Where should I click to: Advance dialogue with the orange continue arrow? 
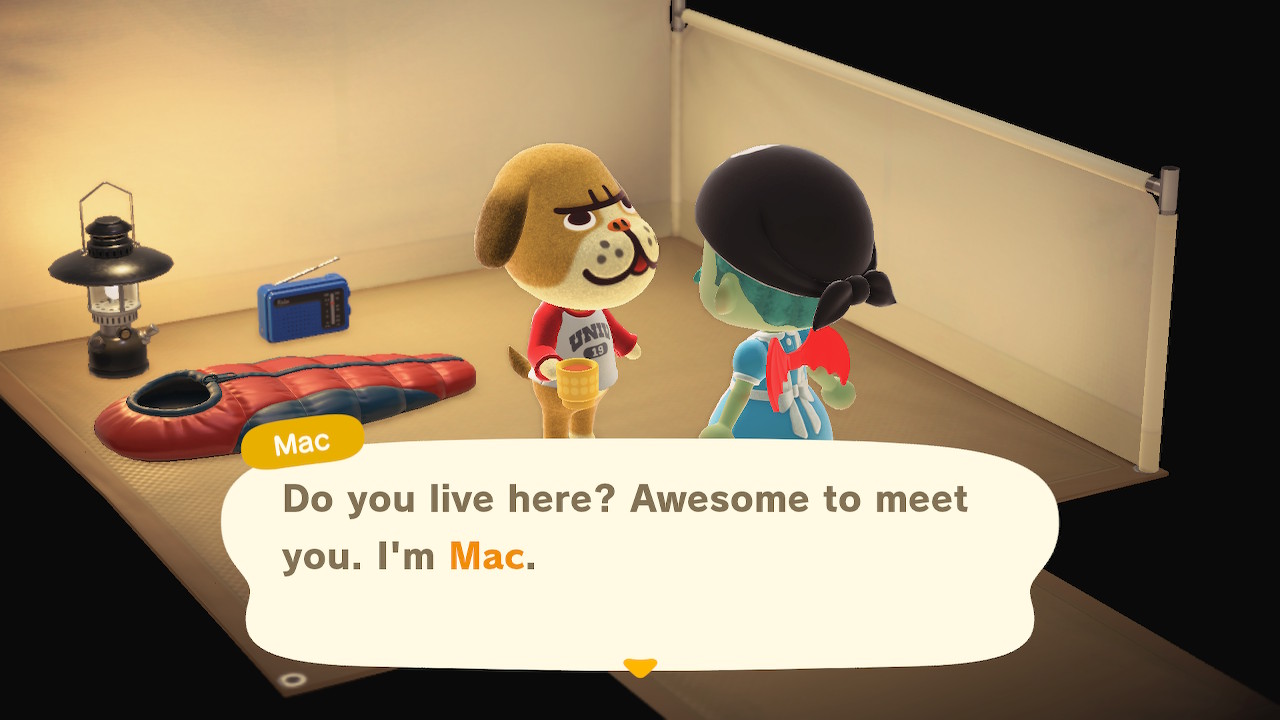pyautogui.click(x=640, y=666)
